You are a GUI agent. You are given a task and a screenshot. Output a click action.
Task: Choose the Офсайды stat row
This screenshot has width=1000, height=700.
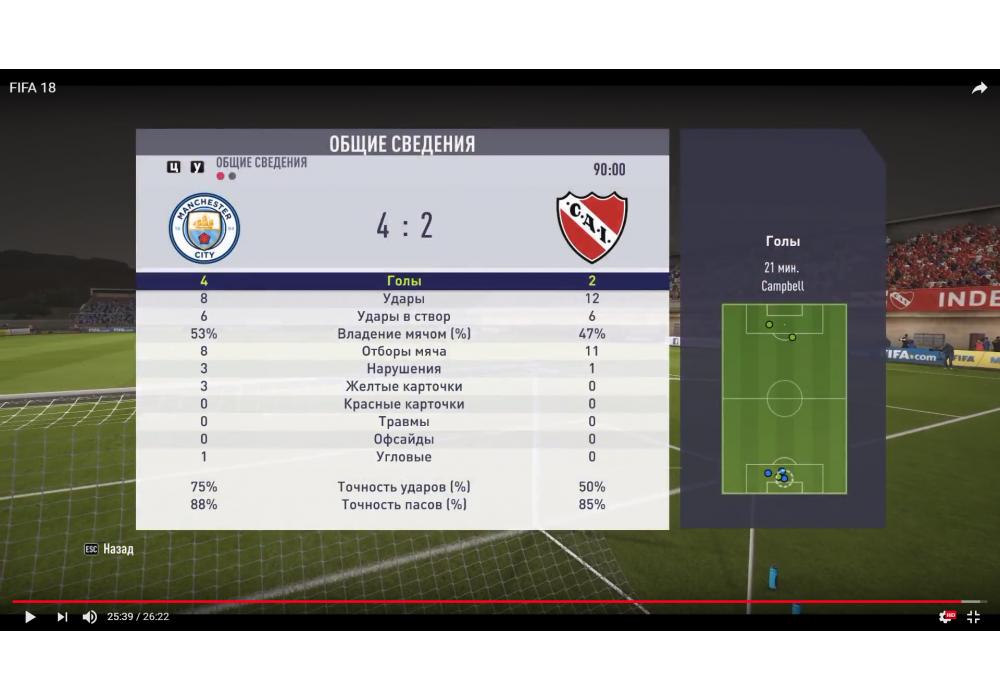click(x=403, y=439)
